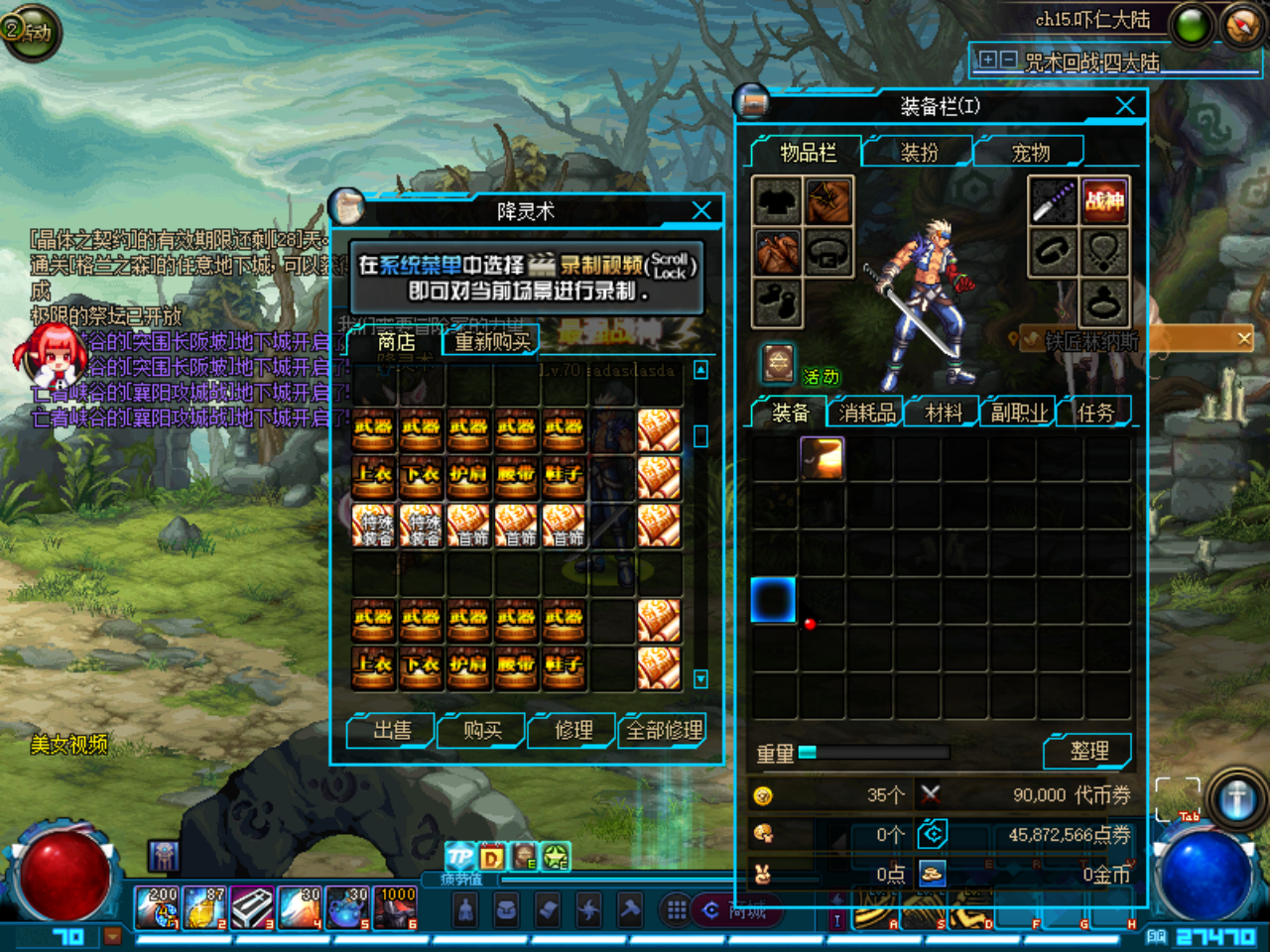The image size is (1270, 952).
Task: Choose 全部修理 to repair all
Action: coord(664,731)
